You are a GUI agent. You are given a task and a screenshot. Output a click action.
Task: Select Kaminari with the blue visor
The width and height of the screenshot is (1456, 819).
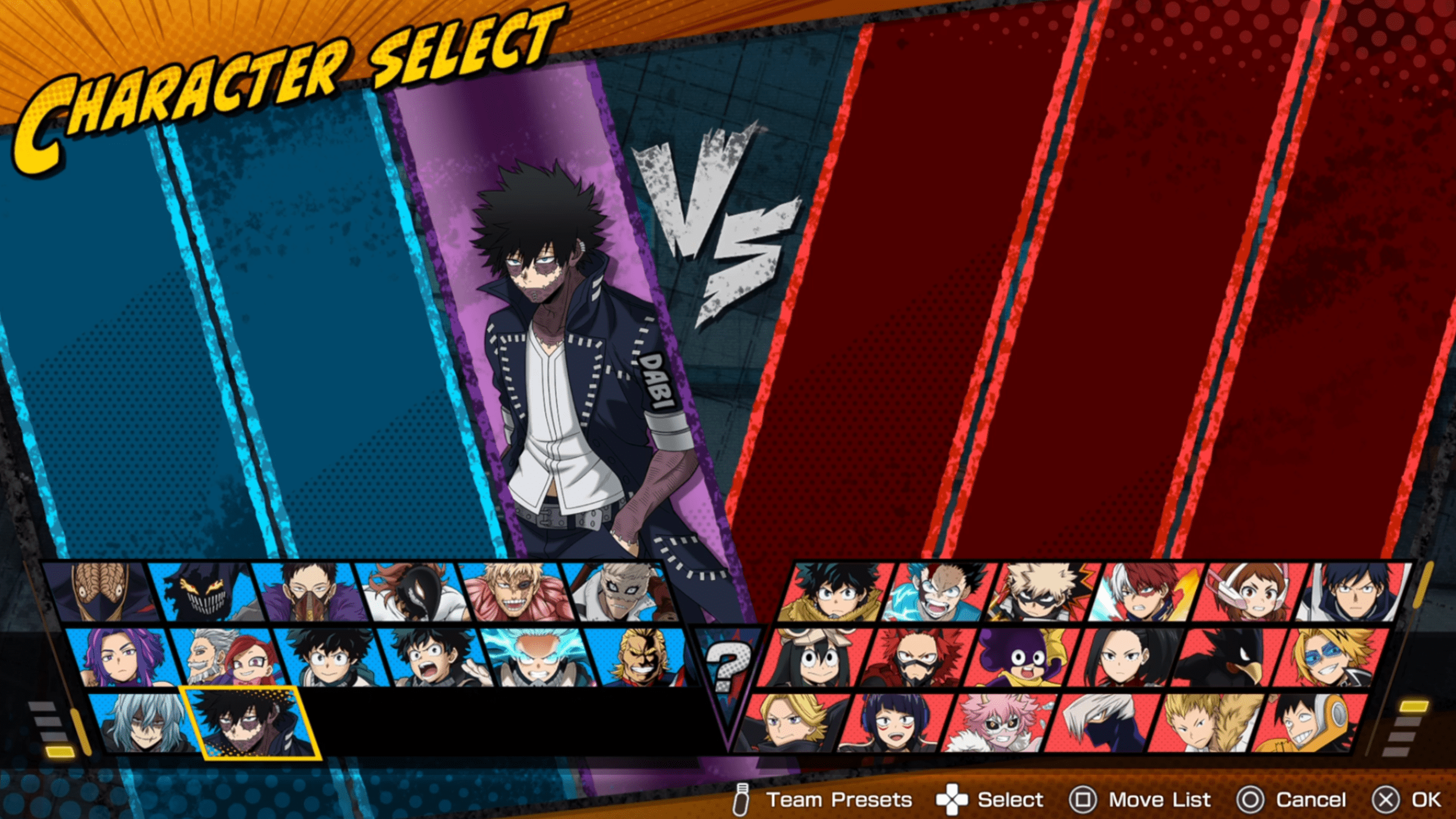1331,658
